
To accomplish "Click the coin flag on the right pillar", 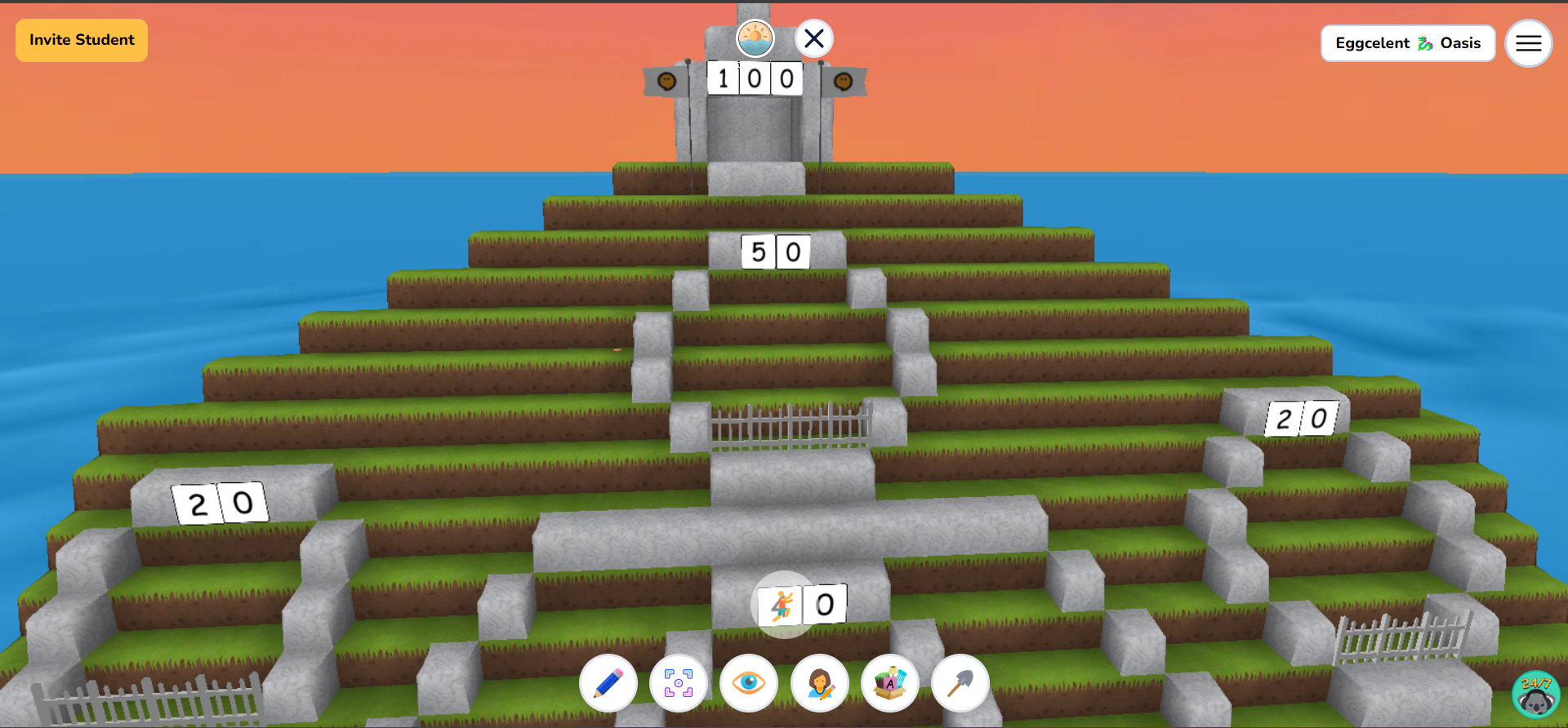I will (843, 81).
